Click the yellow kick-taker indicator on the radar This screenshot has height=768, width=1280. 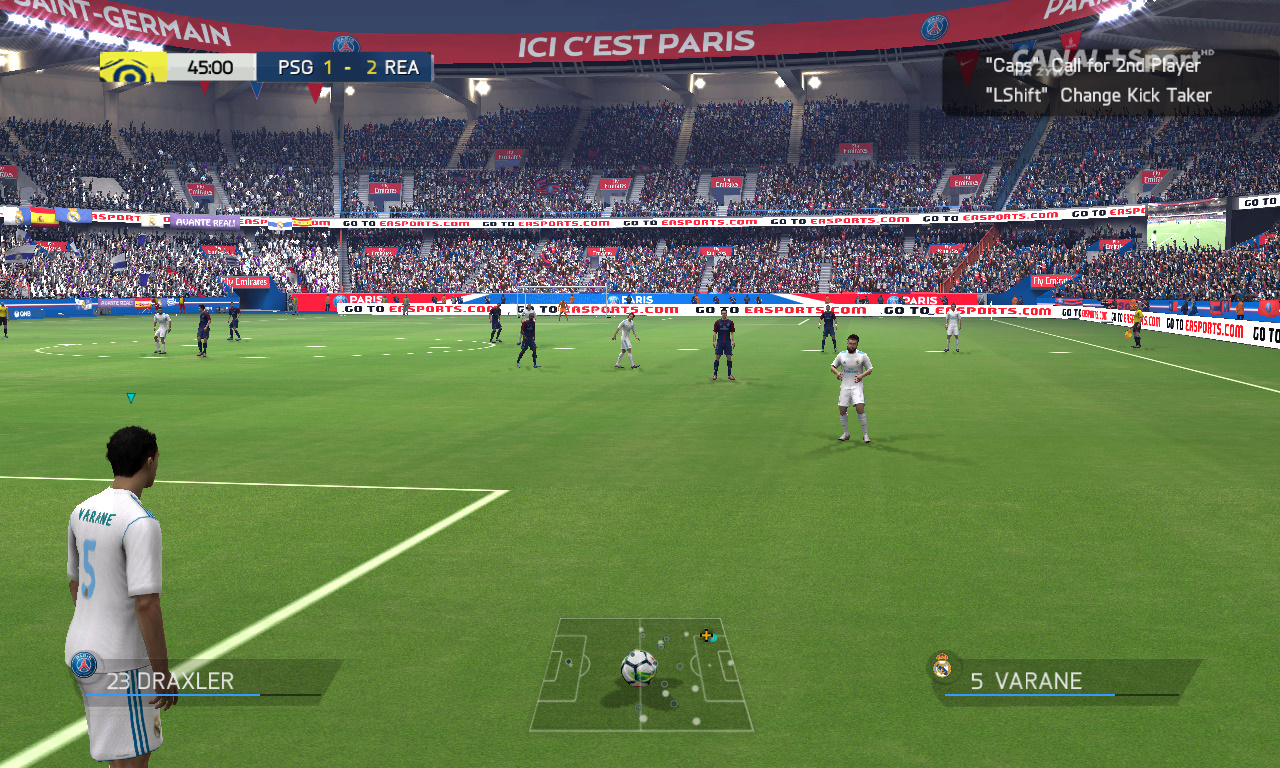706,634
